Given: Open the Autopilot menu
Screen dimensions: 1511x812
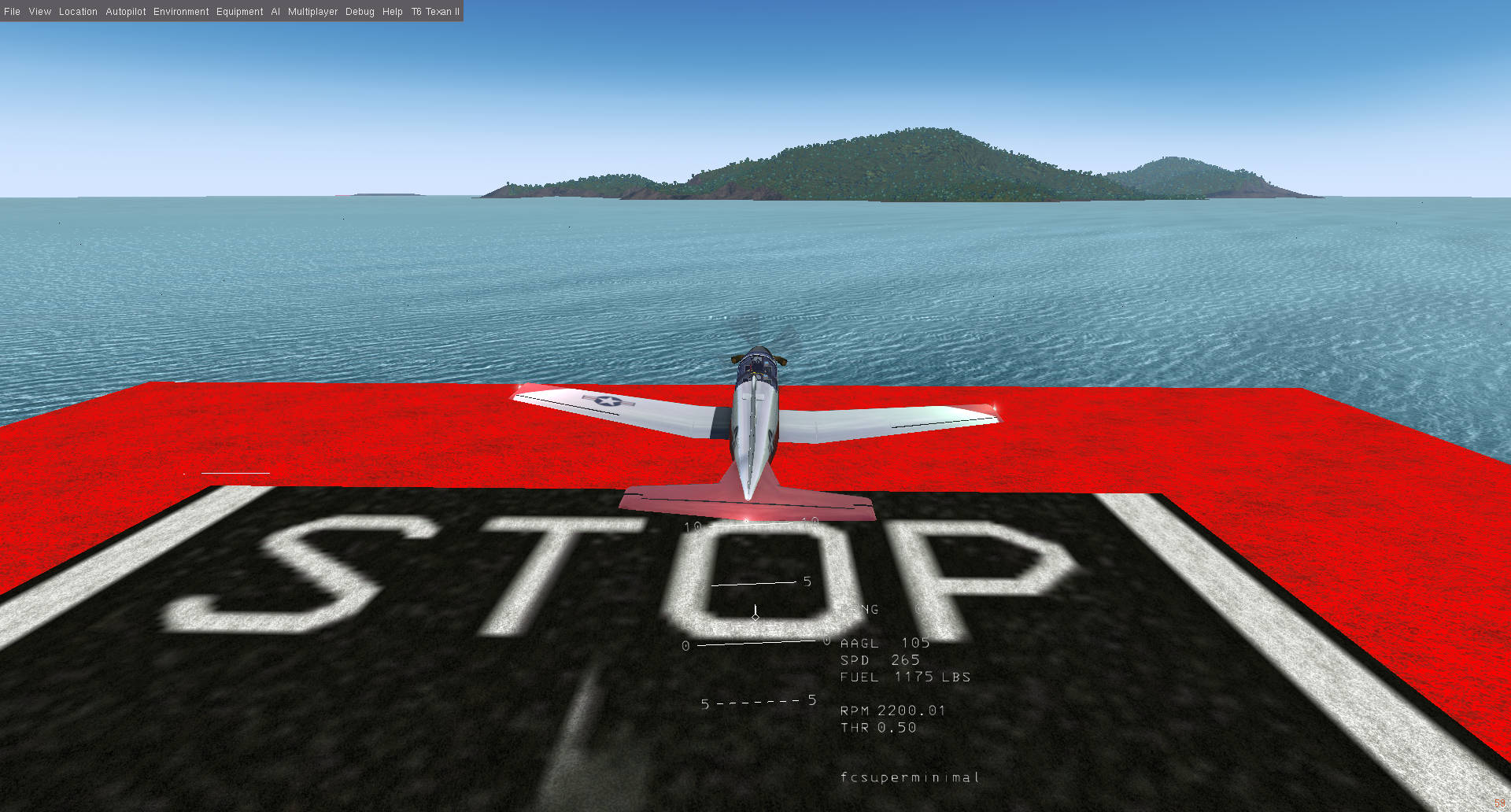Looking at the screenshot, I should click(x=126, y=11).
